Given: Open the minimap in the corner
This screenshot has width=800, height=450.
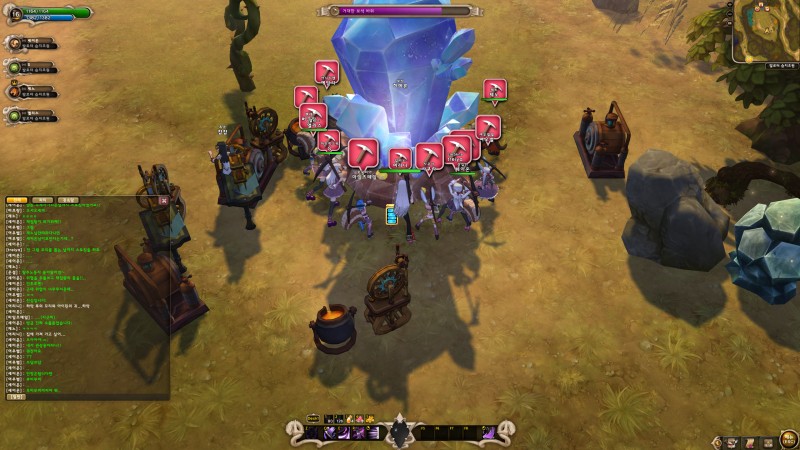Looking at the screenshot, I should (x=766, y=31).
